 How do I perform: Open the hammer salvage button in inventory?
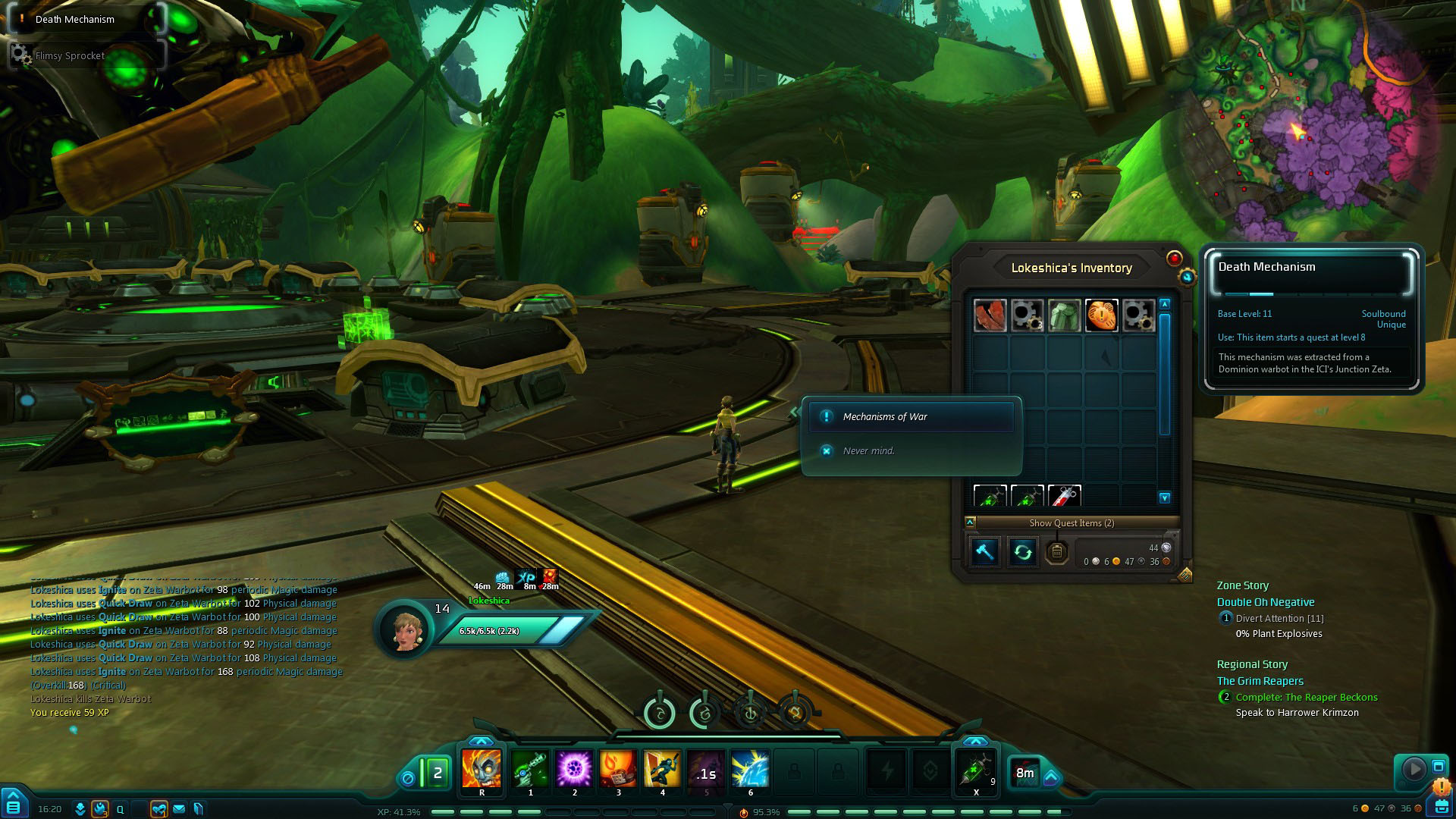tap(985, 552)
